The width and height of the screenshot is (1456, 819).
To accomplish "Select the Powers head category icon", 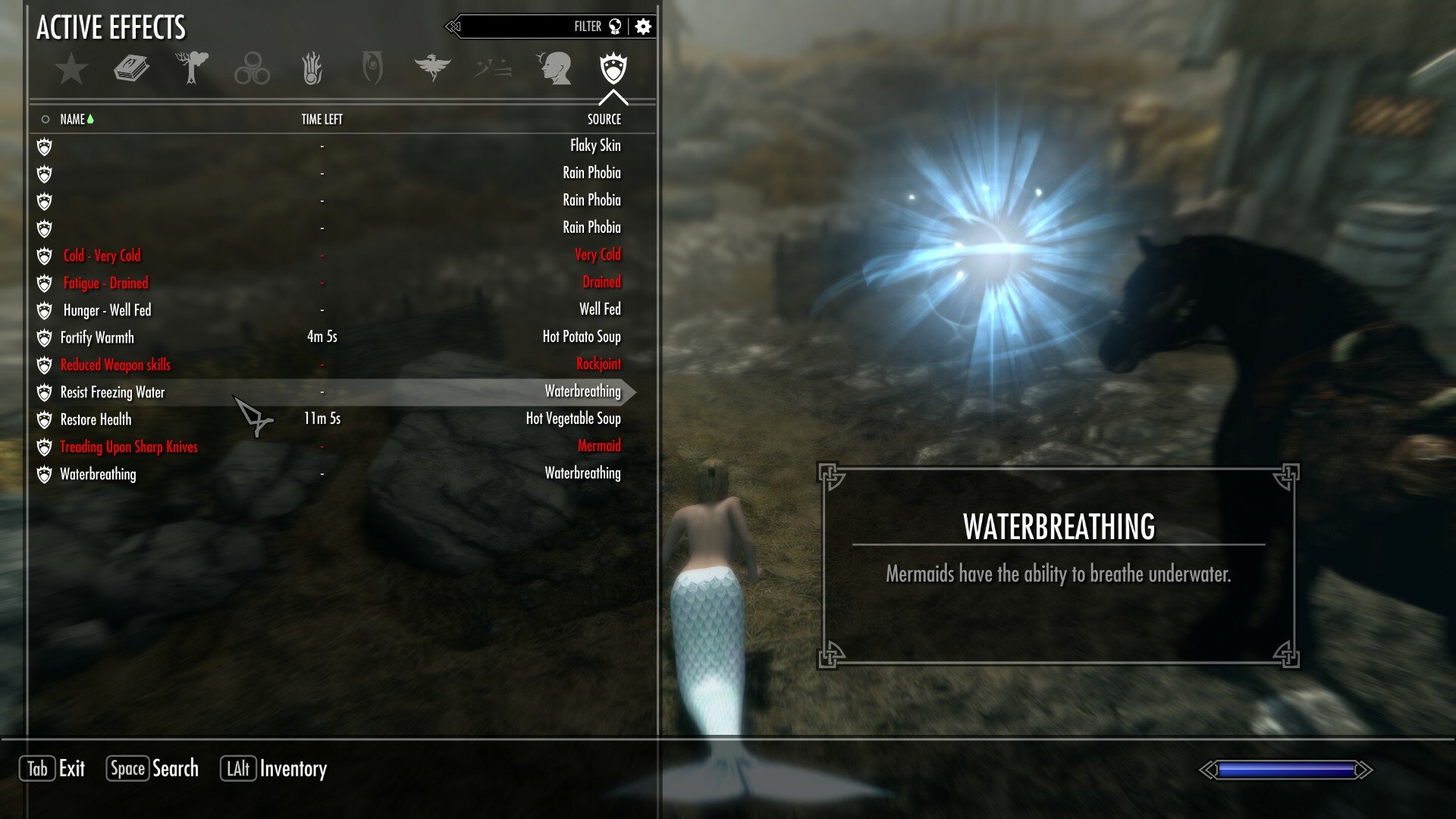I will (x=554, y=68).
